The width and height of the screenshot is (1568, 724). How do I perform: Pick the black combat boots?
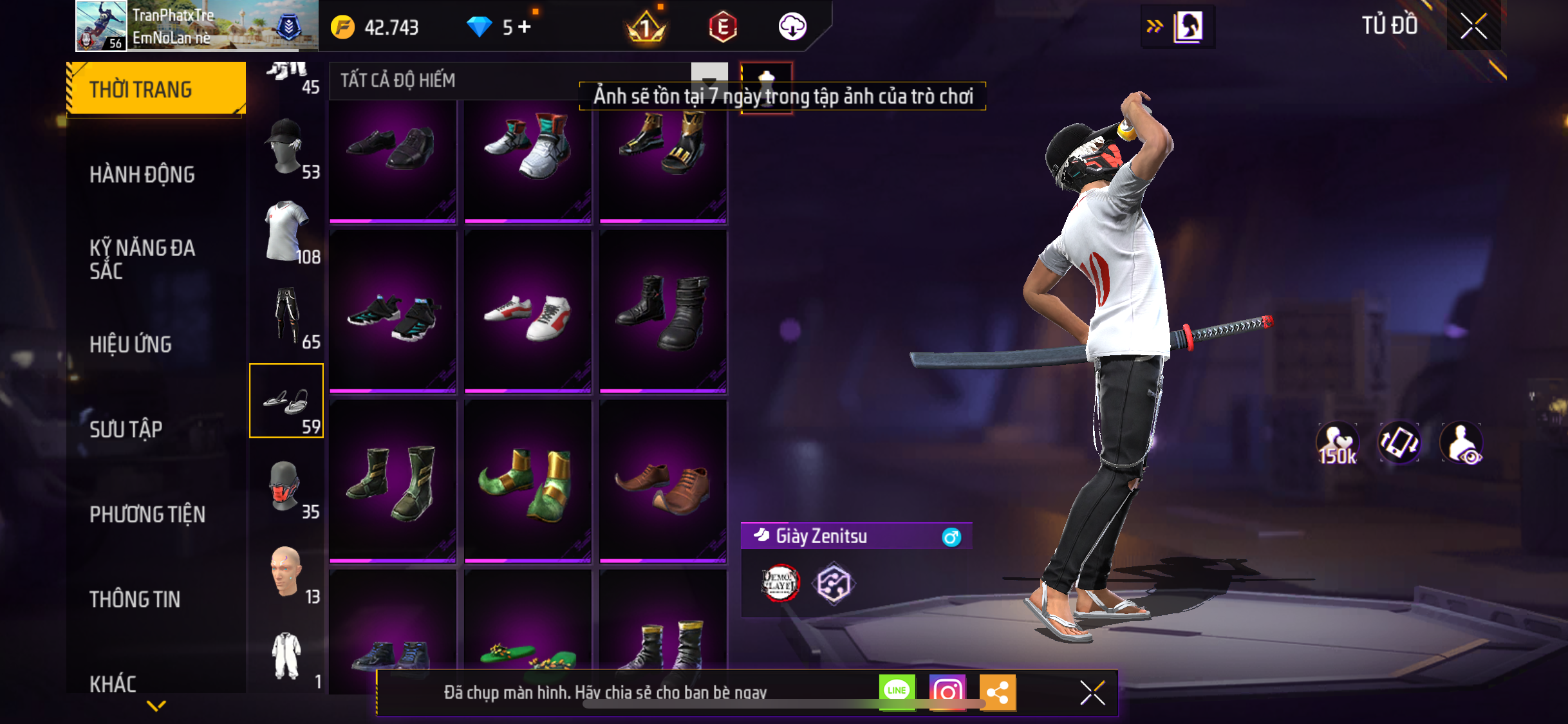pyautogui.click(x=662, y=311)
